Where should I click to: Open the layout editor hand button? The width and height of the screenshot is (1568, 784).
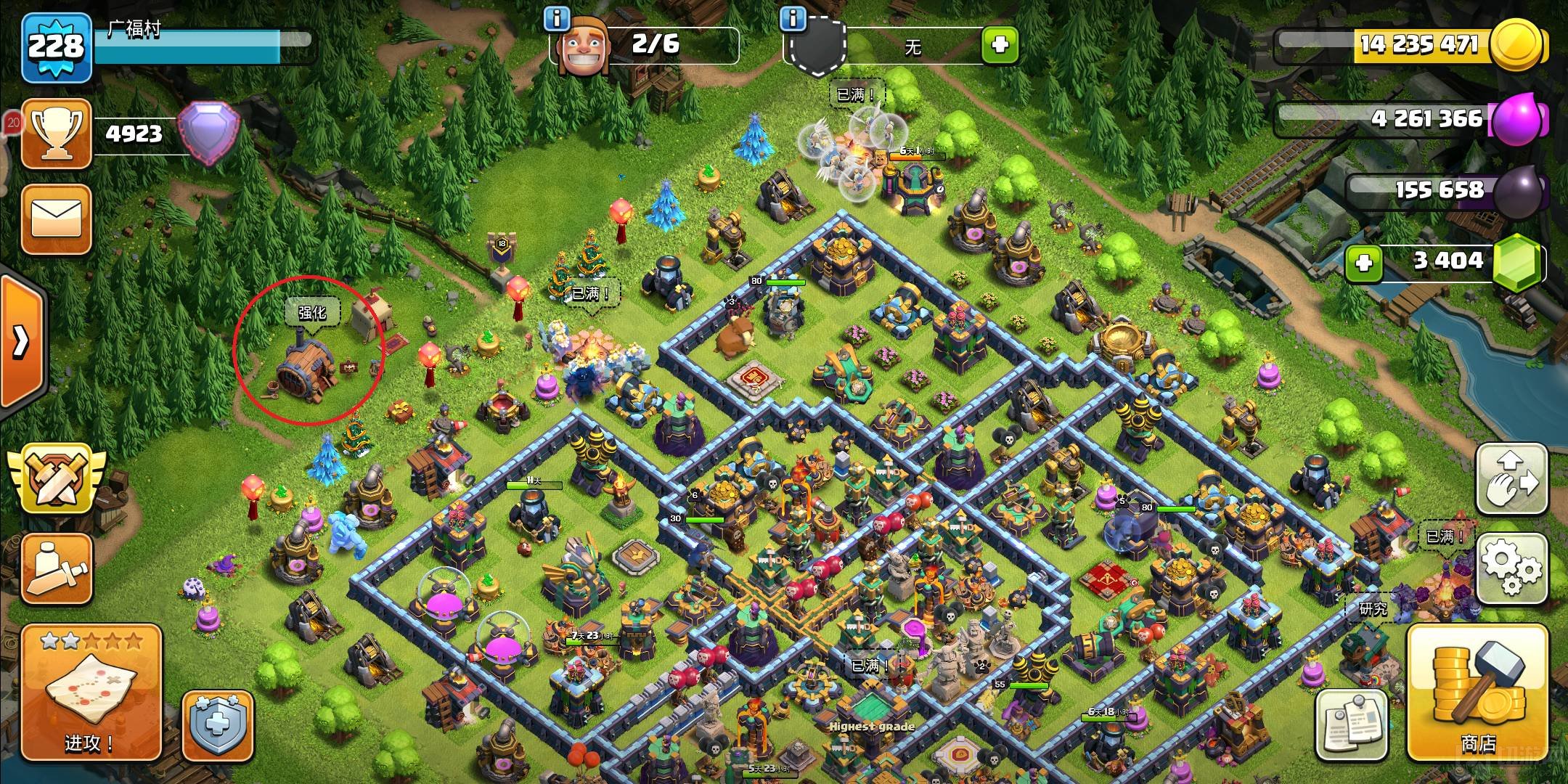coord(1513,478)
